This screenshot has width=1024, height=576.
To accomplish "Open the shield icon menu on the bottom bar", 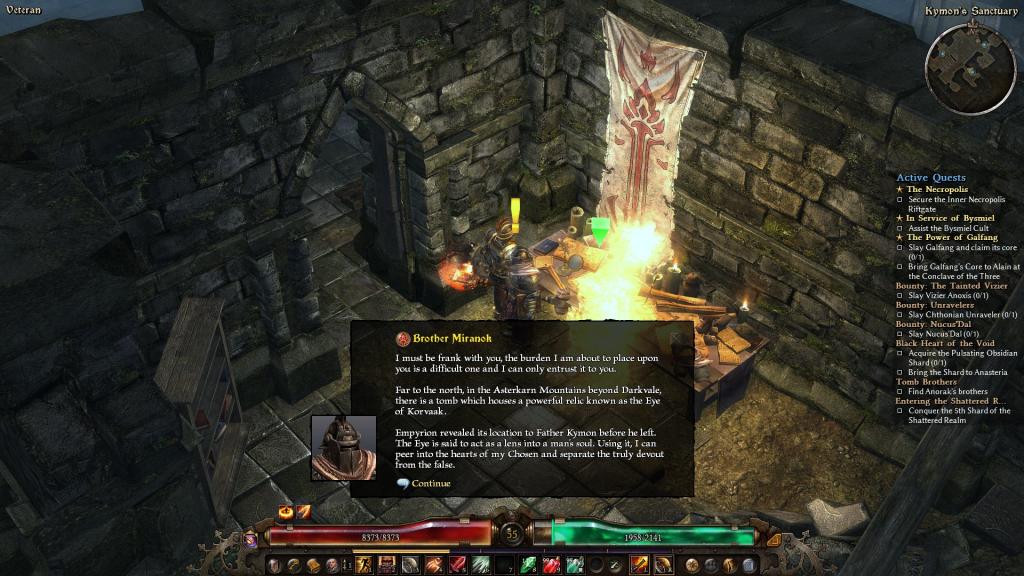I will (x=274, y=565).
